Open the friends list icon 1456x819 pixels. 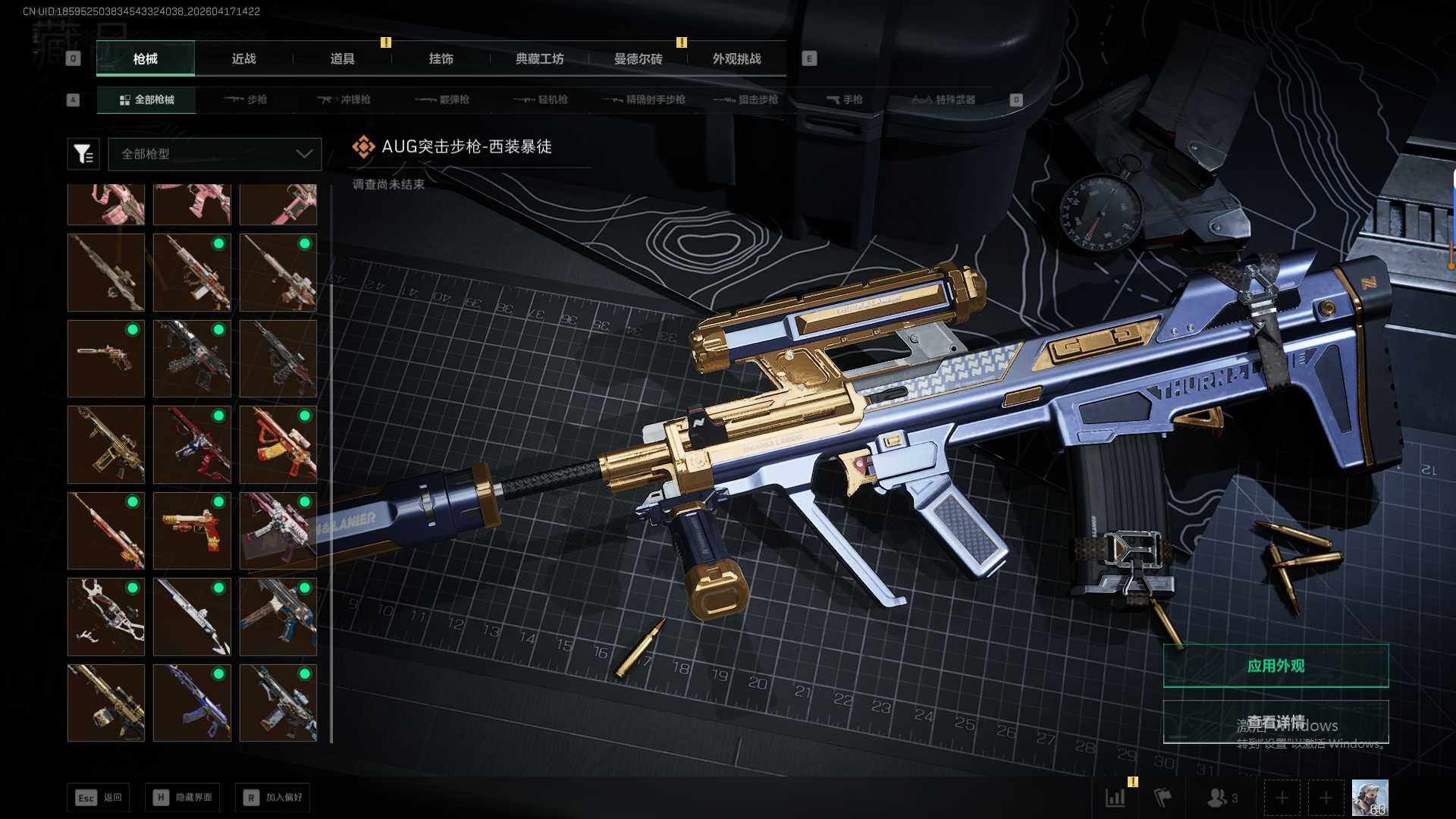click(1220, 798)
